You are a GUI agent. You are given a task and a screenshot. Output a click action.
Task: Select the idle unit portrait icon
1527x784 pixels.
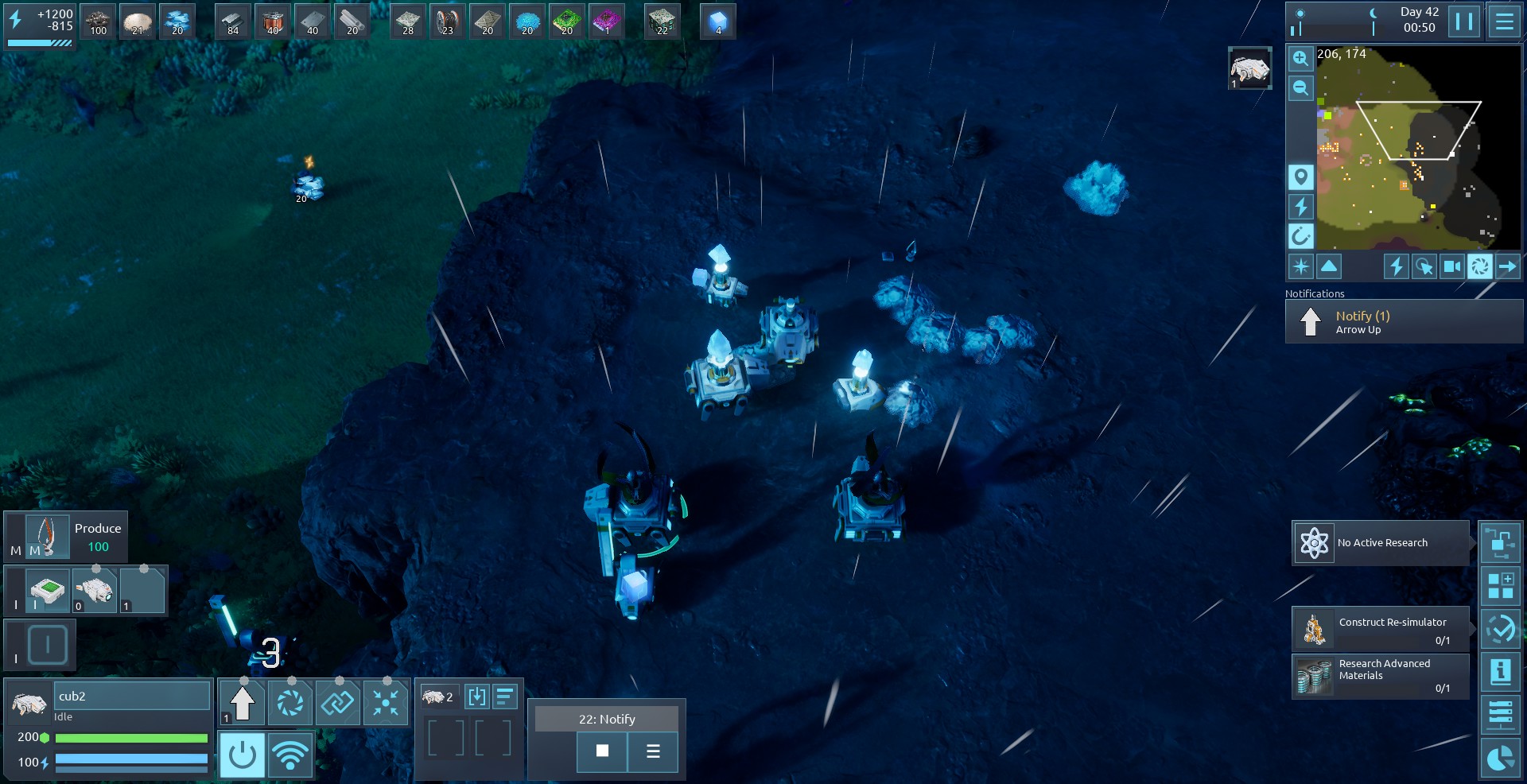(x=29, y=704)
